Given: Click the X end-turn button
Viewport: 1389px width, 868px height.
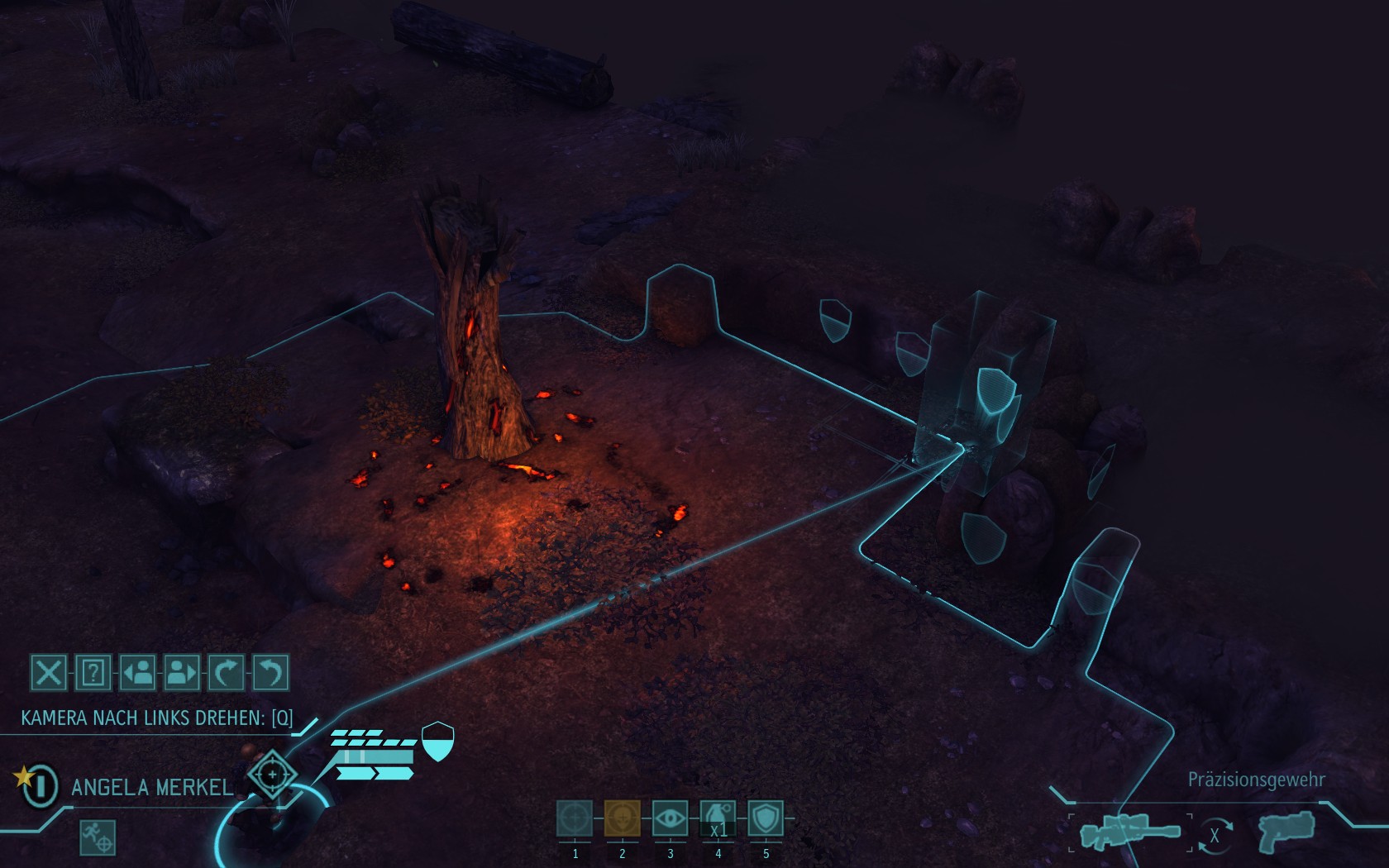Looking at the screenshot, I should [48, 672].
